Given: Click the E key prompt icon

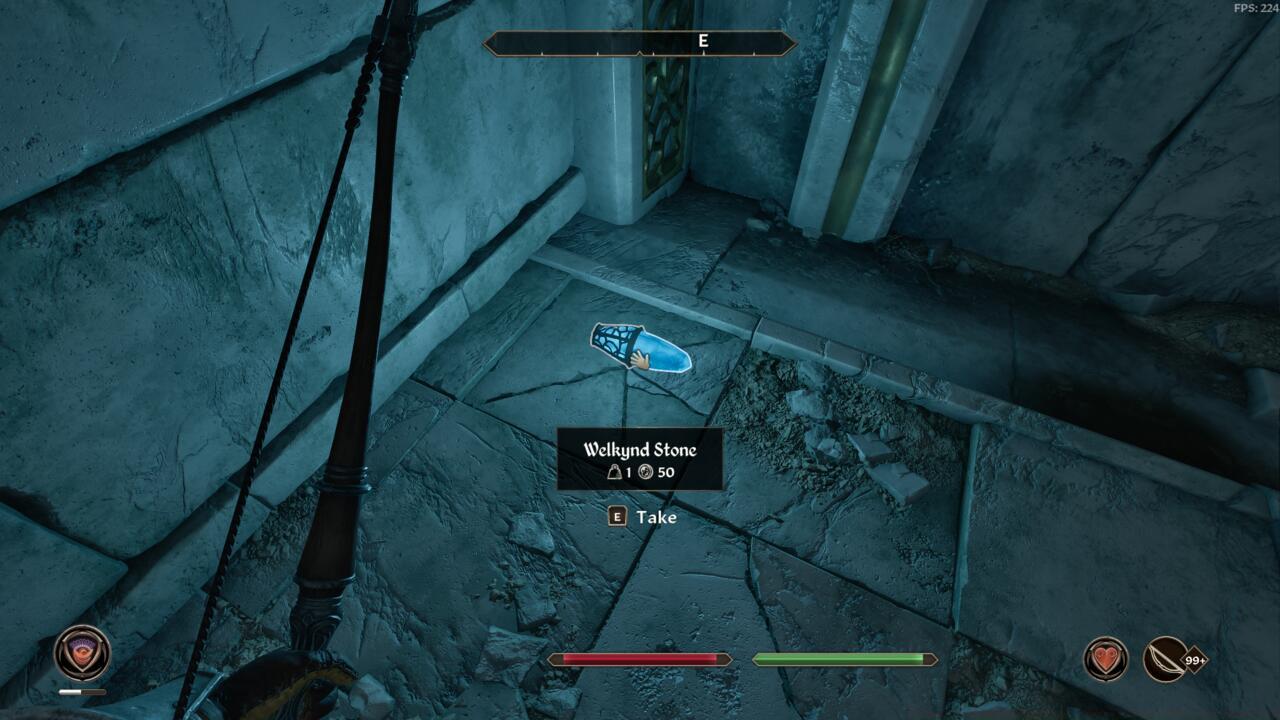Looking at the screenshot, I should [x=617, y=516].
